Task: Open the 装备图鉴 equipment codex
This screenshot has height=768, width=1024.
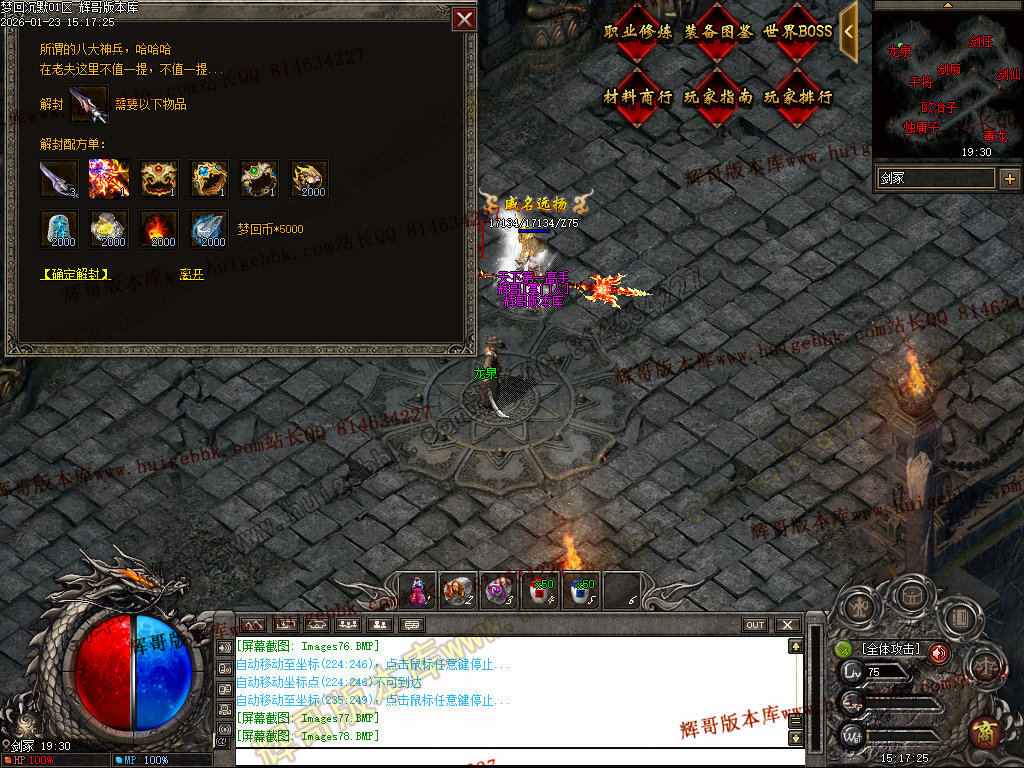Action: 718,31
